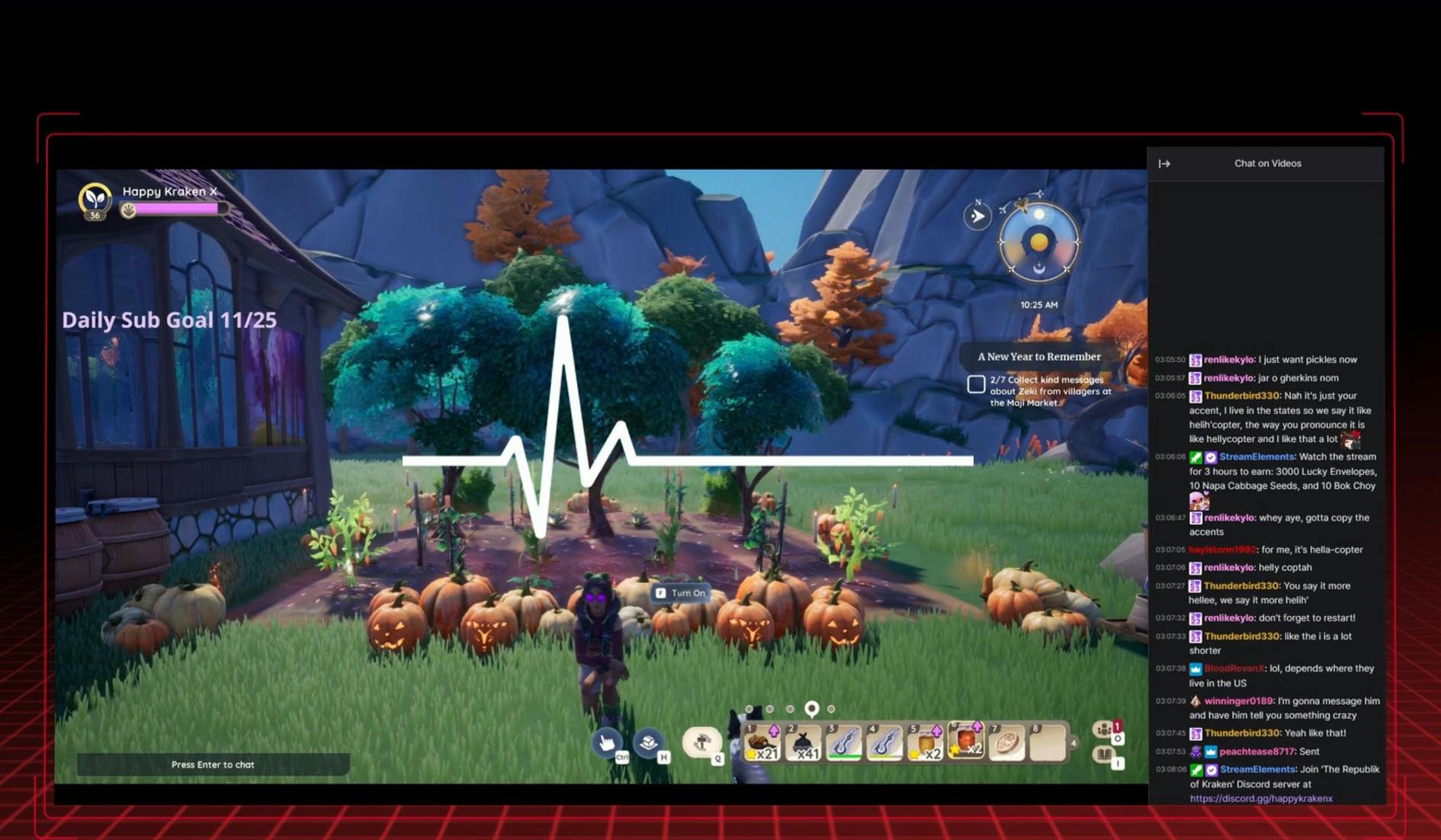Click the pointing hand cursor icon

pos(607,742)
